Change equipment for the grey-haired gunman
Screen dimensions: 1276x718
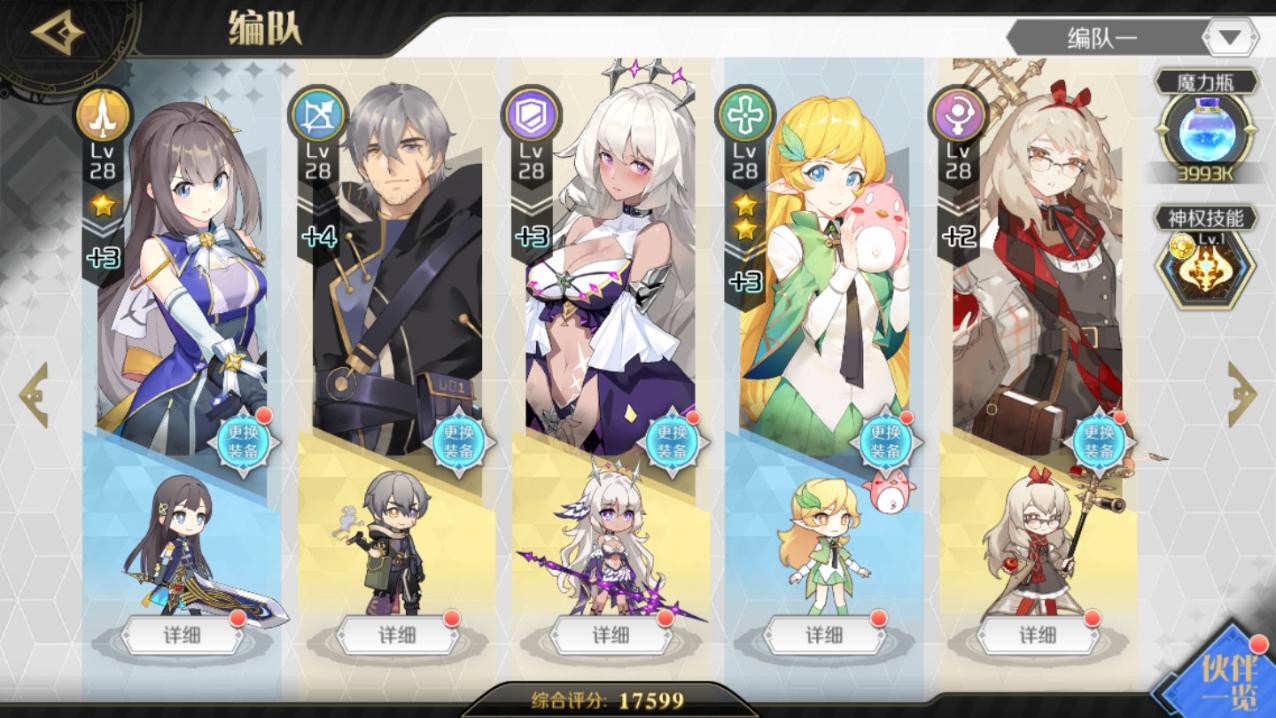[x=458, y=441]
